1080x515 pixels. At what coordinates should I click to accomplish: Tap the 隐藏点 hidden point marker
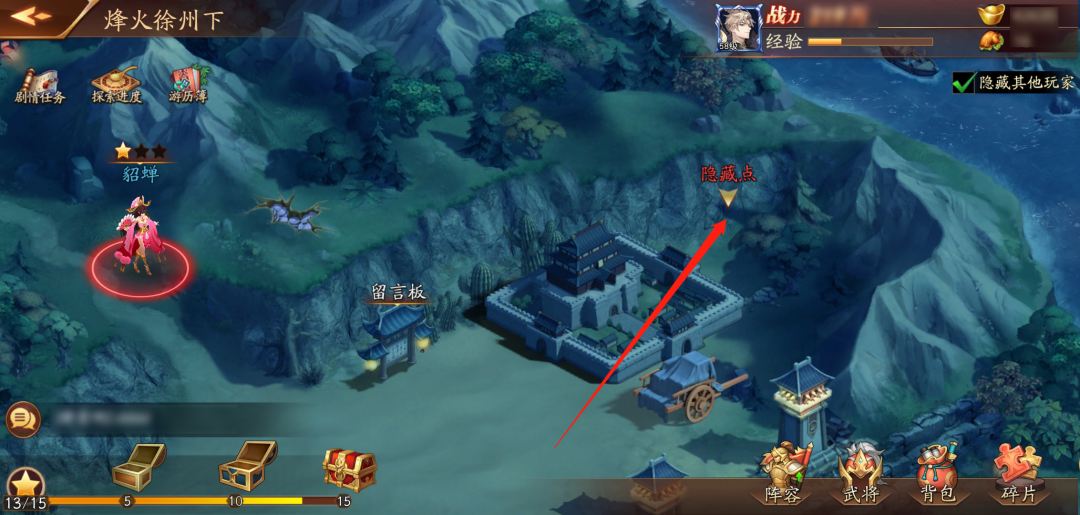728,197
